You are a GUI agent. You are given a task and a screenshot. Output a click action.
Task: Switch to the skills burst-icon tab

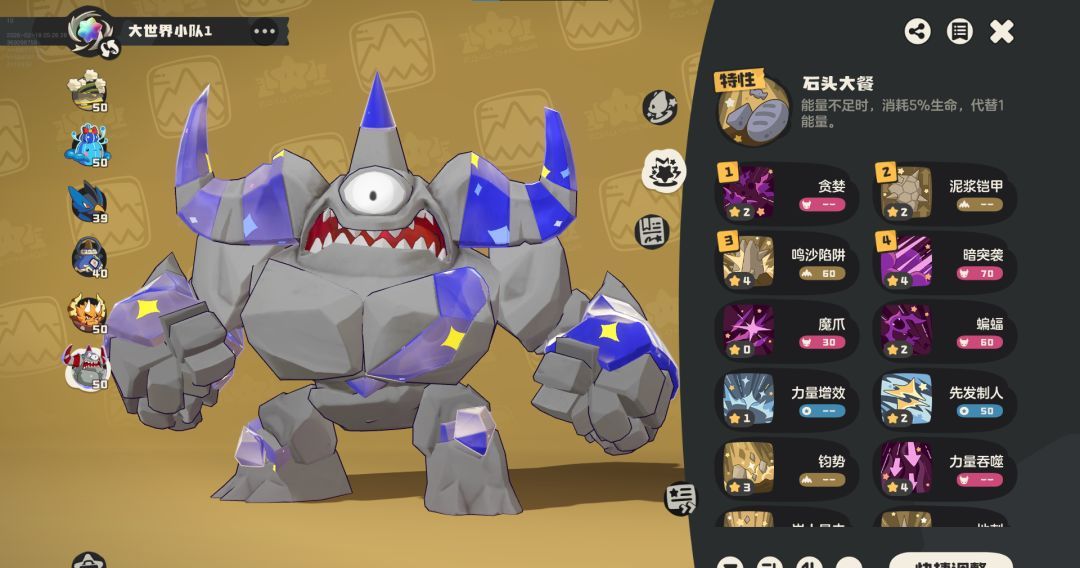coord(661,170)
